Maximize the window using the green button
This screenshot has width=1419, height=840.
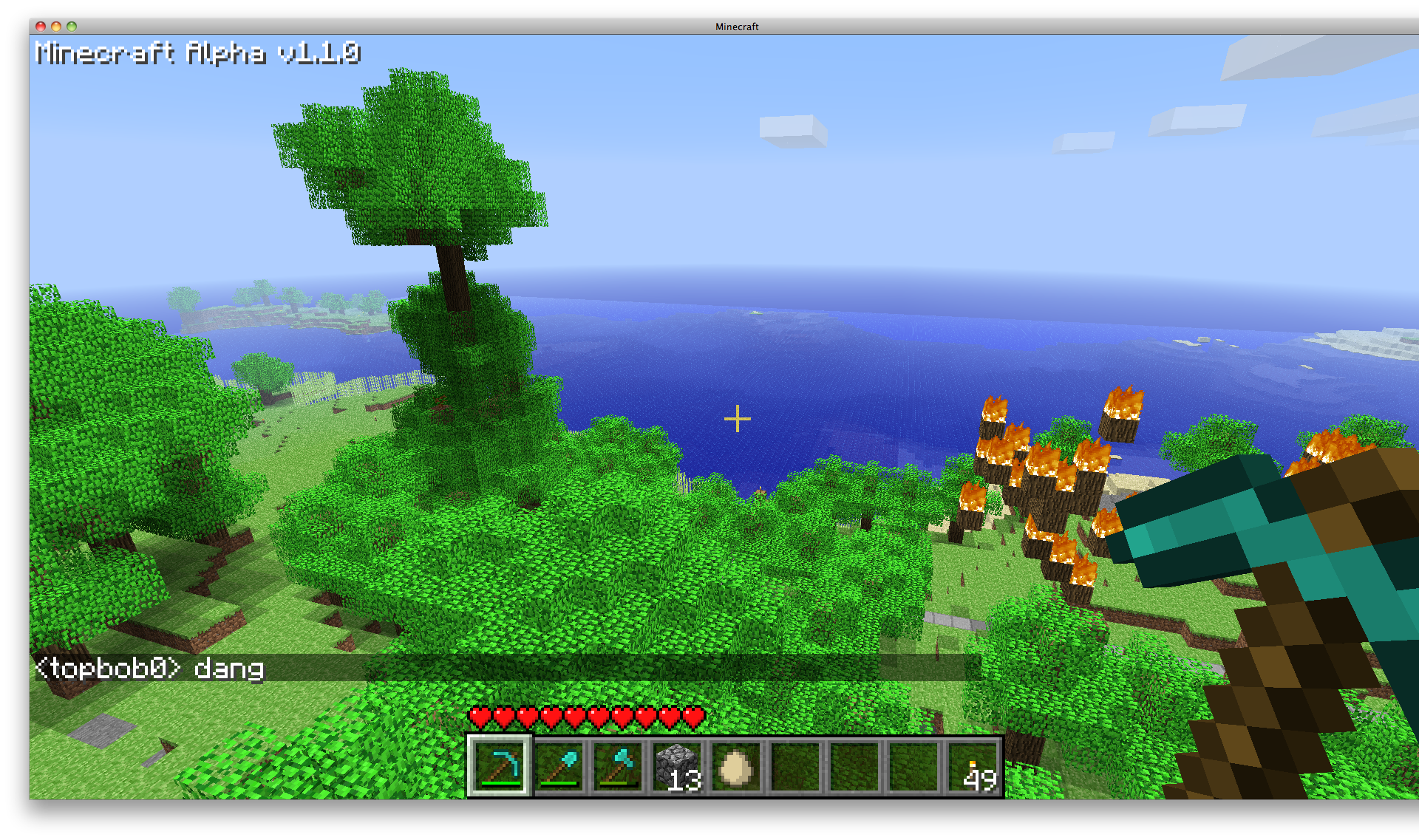pos(72,27)
